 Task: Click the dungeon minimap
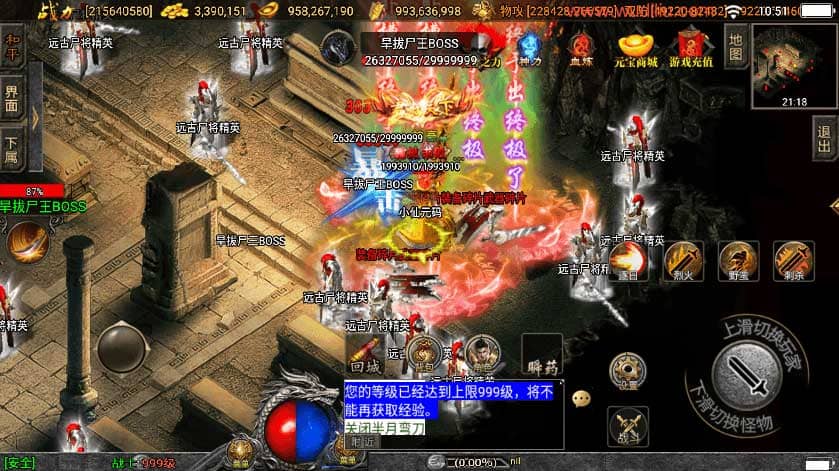[x=793, y=59]
